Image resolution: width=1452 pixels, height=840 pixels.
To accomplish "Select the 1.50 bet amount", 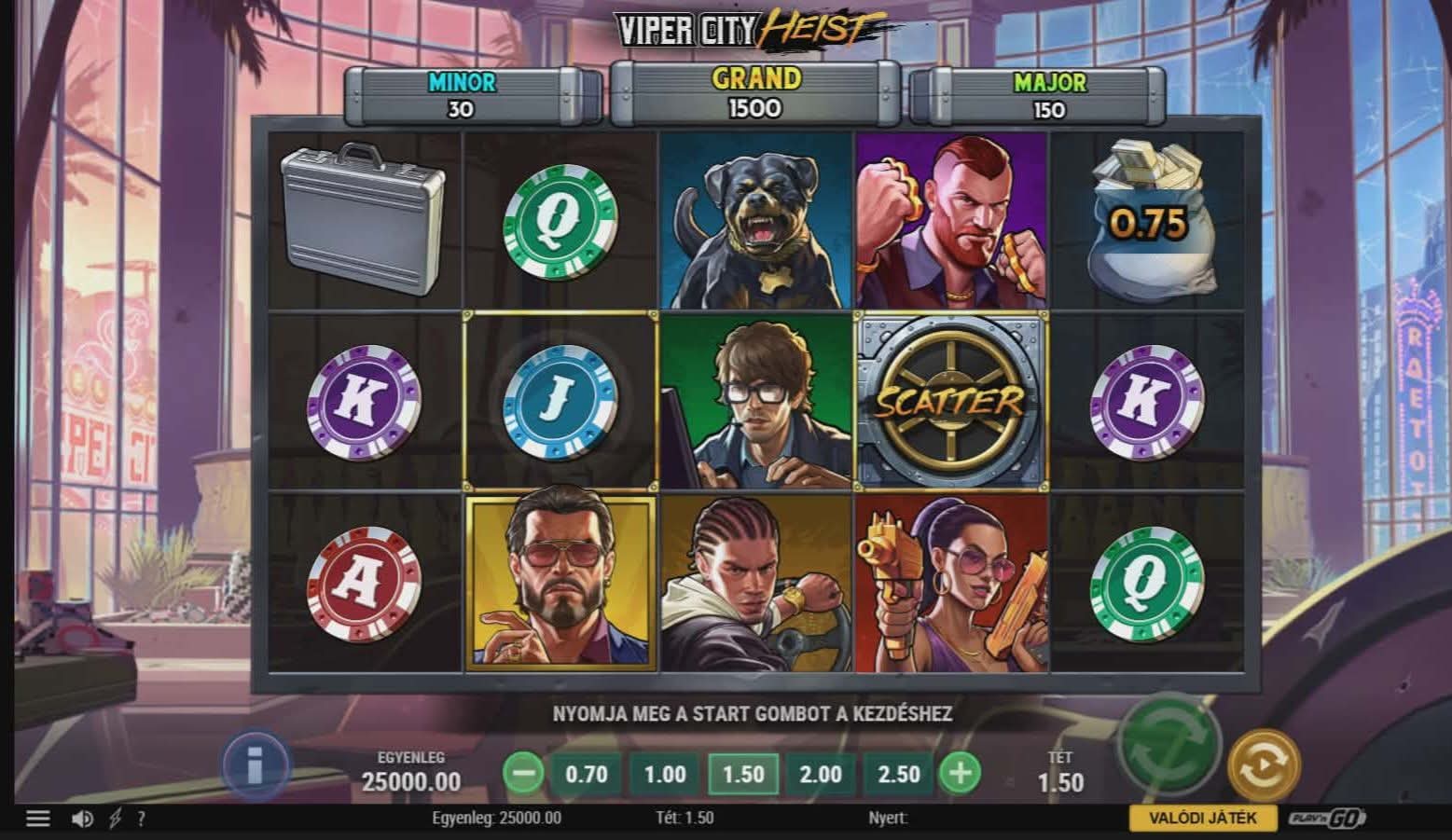I will [743, 774].
